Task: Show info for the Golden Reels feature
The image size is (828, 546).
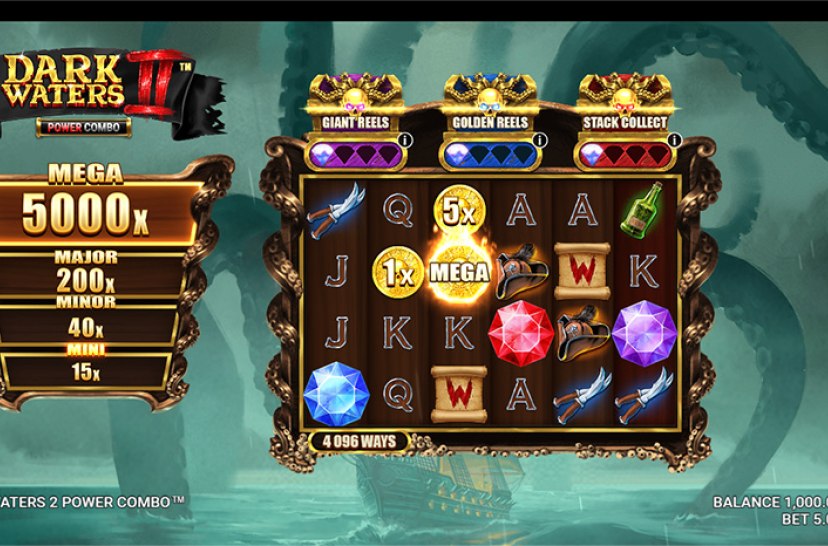Action: [x=538, y=141]
